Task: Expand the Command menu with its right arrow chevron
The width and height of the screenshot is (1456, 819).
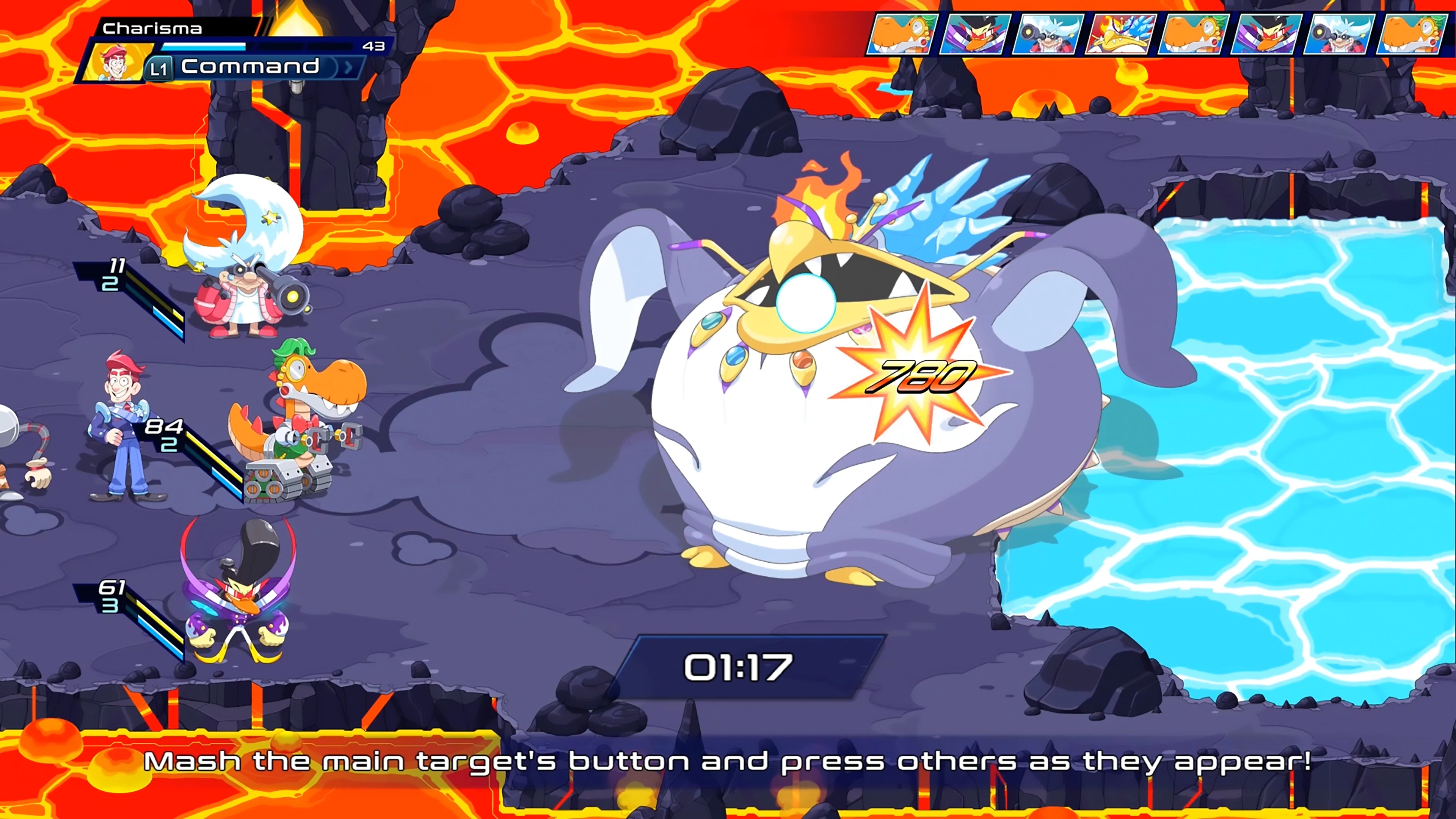Action: point(349,67)
